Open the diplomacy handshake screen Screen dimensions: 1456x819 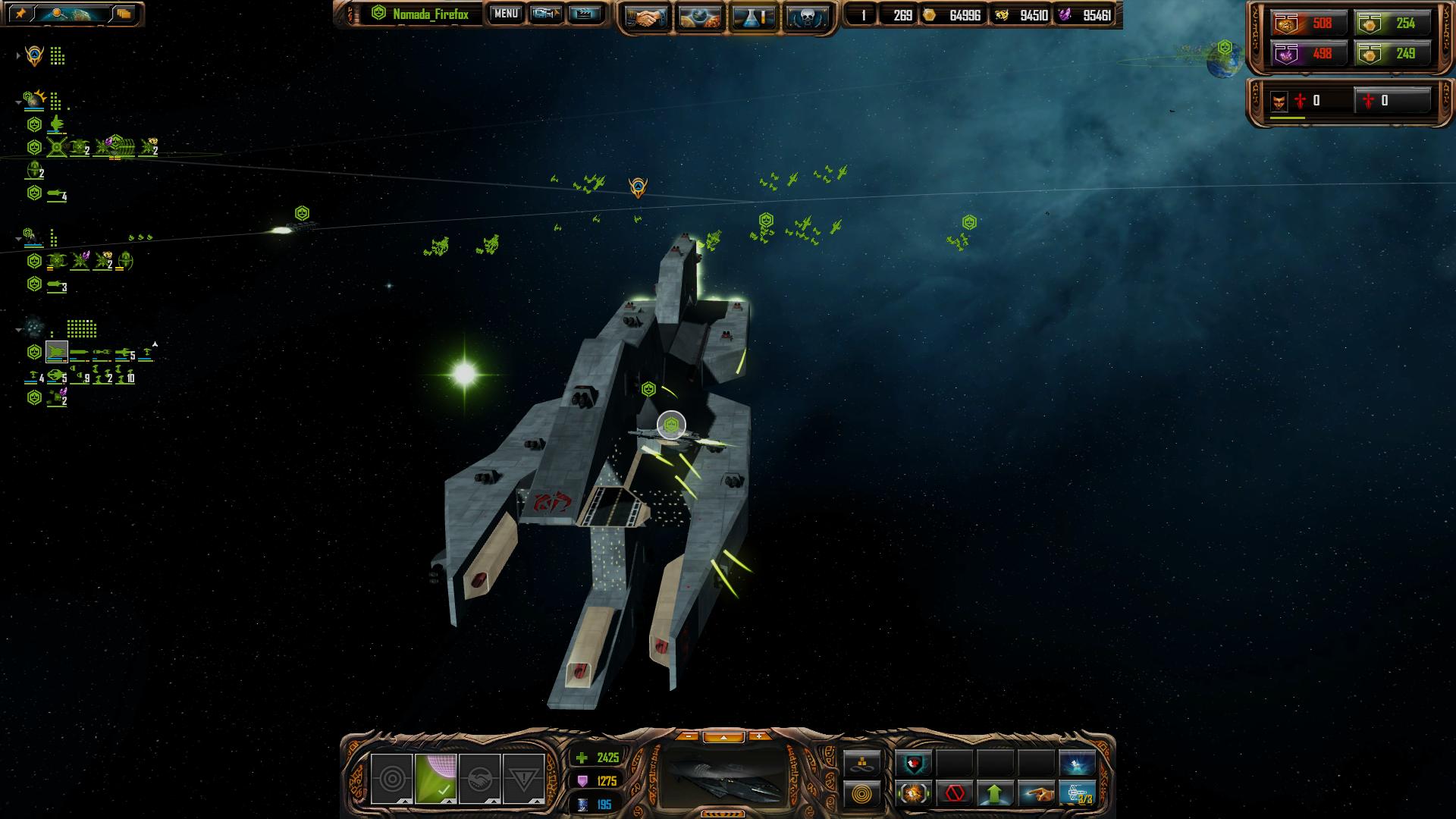pyautogui.click(x=646, y=17)
